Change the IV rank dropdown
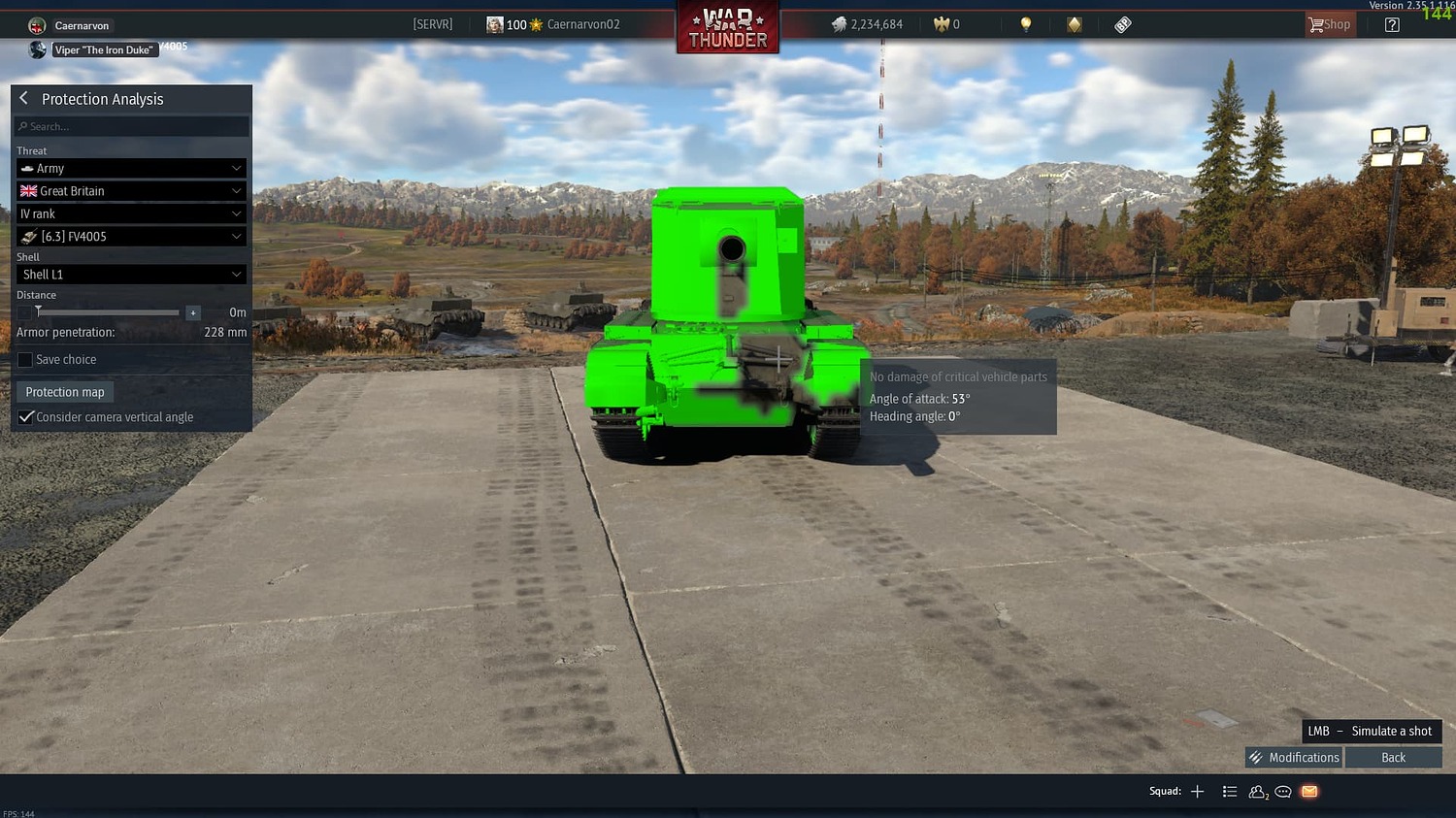This screenshot has height=818, width=1456. (x=131, y=213)
